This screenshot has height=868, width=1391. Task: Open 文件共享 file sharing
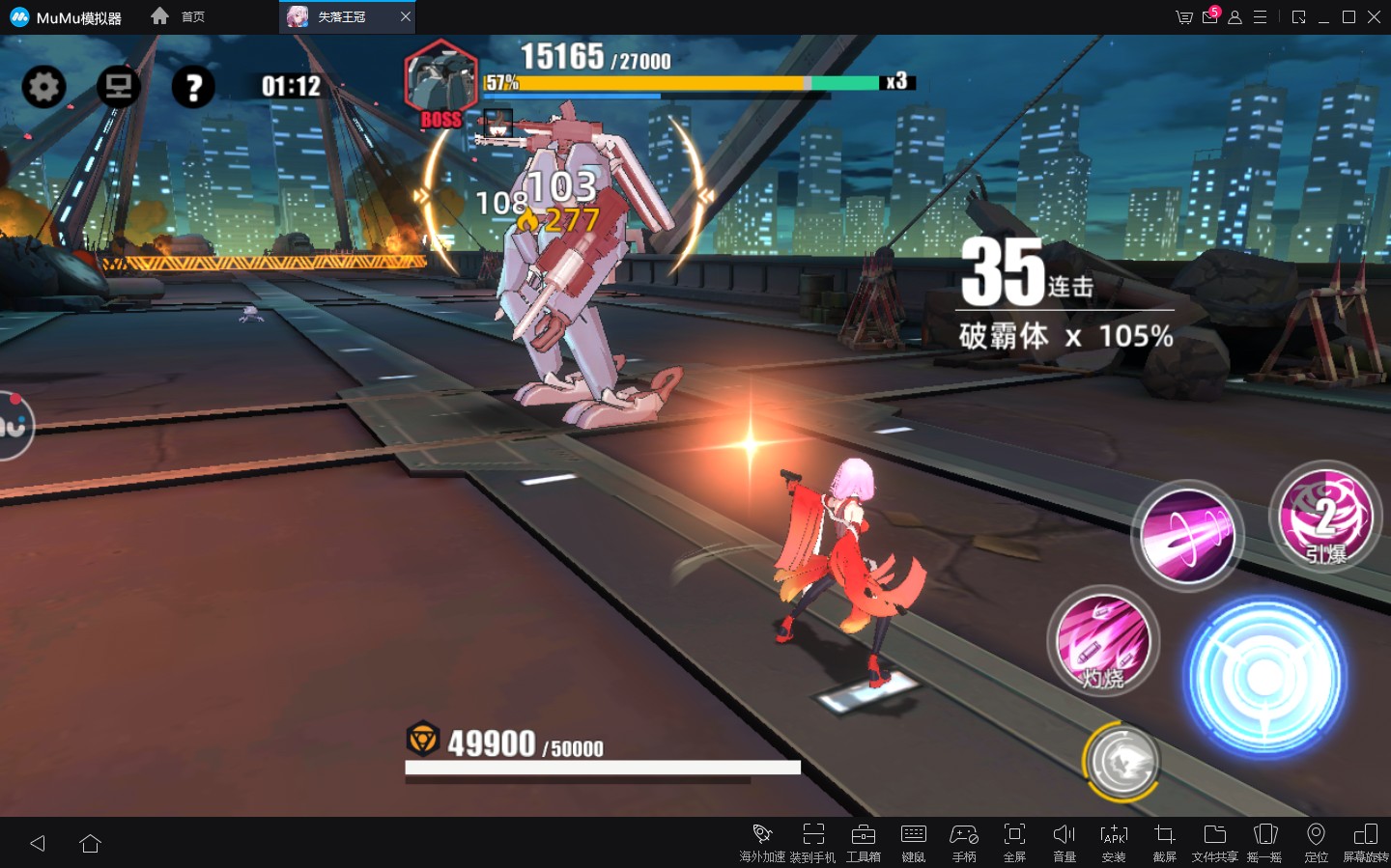pyautogui.click(x=1214, y=841)
